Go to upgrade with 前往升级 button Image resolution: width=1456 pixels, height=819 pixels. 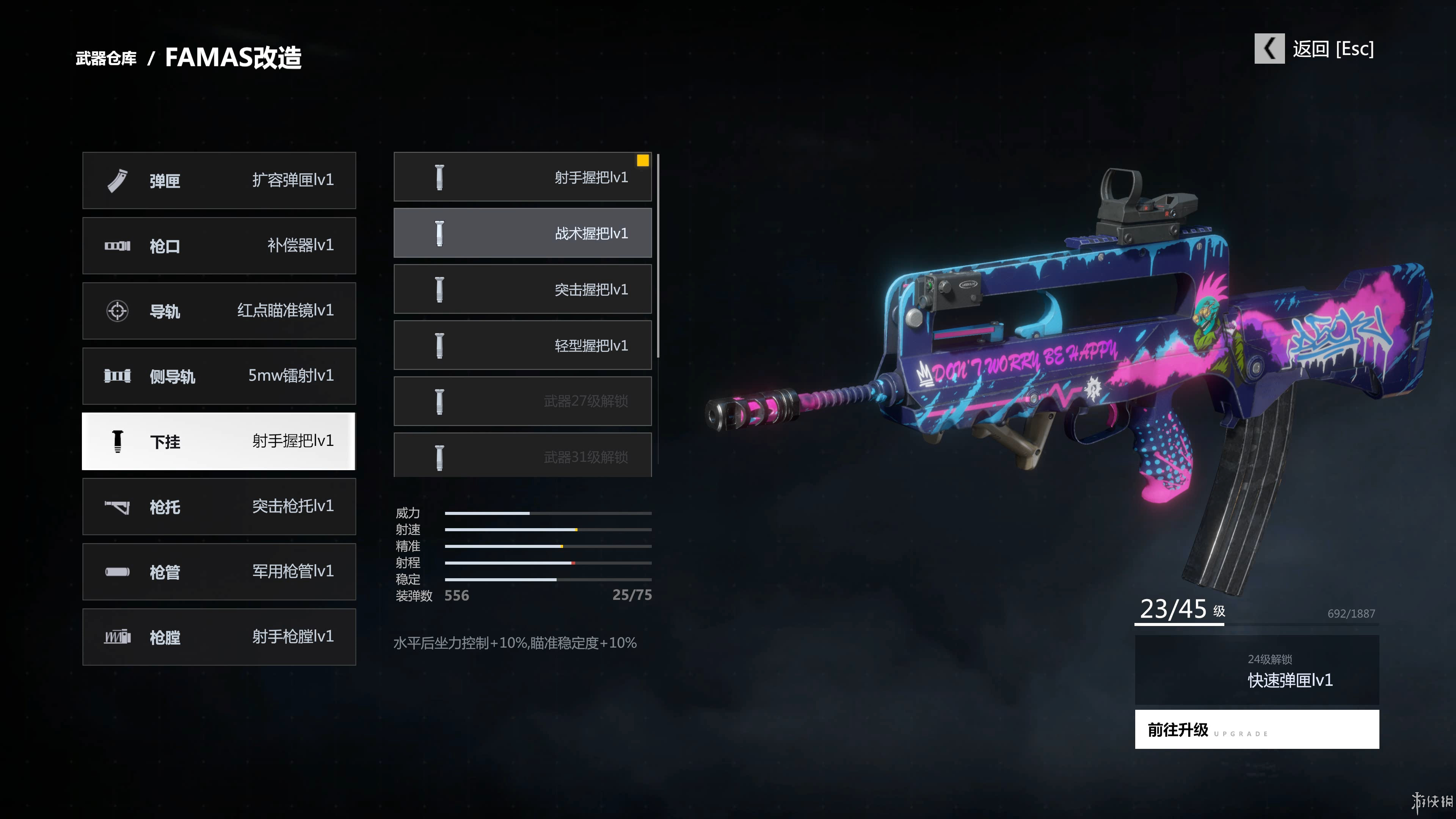click(1257, 729)
